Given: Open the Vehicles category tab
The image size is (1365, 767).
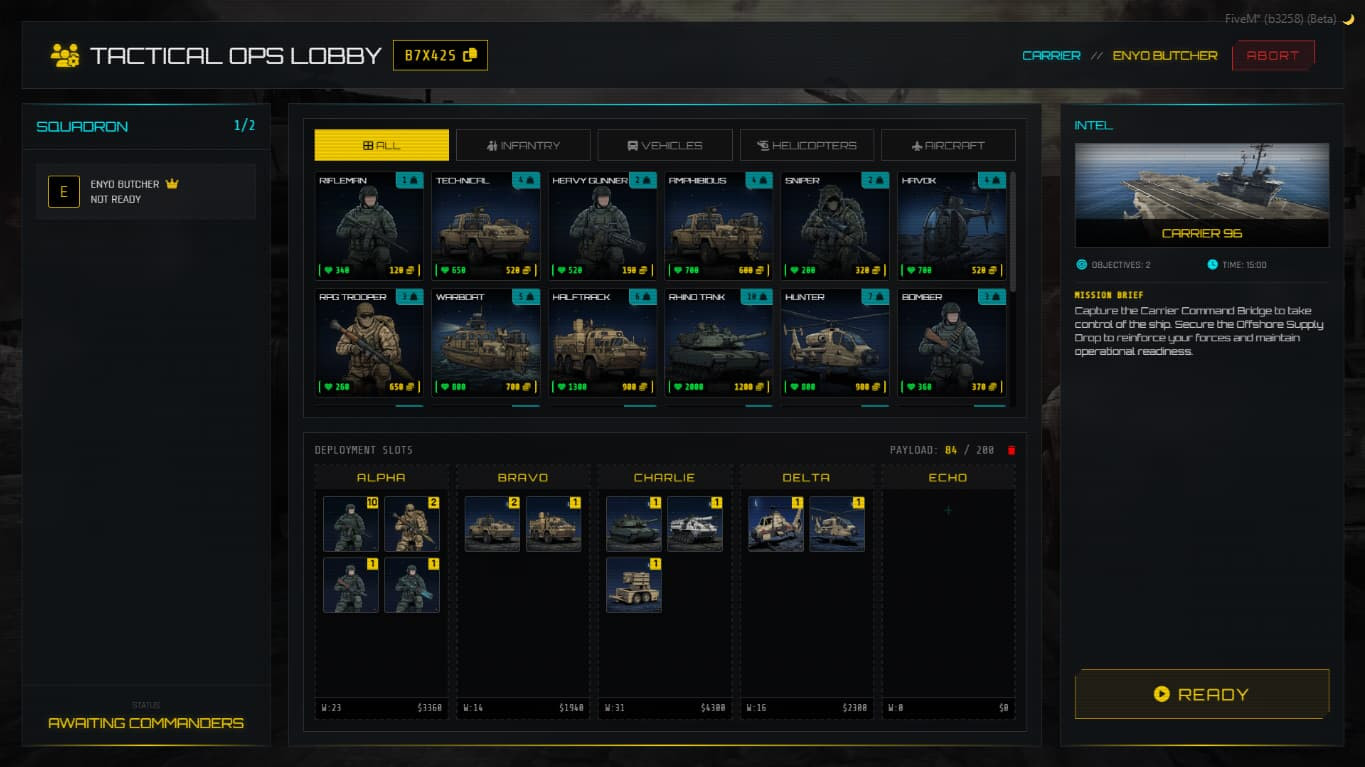Looking at the screenshot, I should click(665, 145).
